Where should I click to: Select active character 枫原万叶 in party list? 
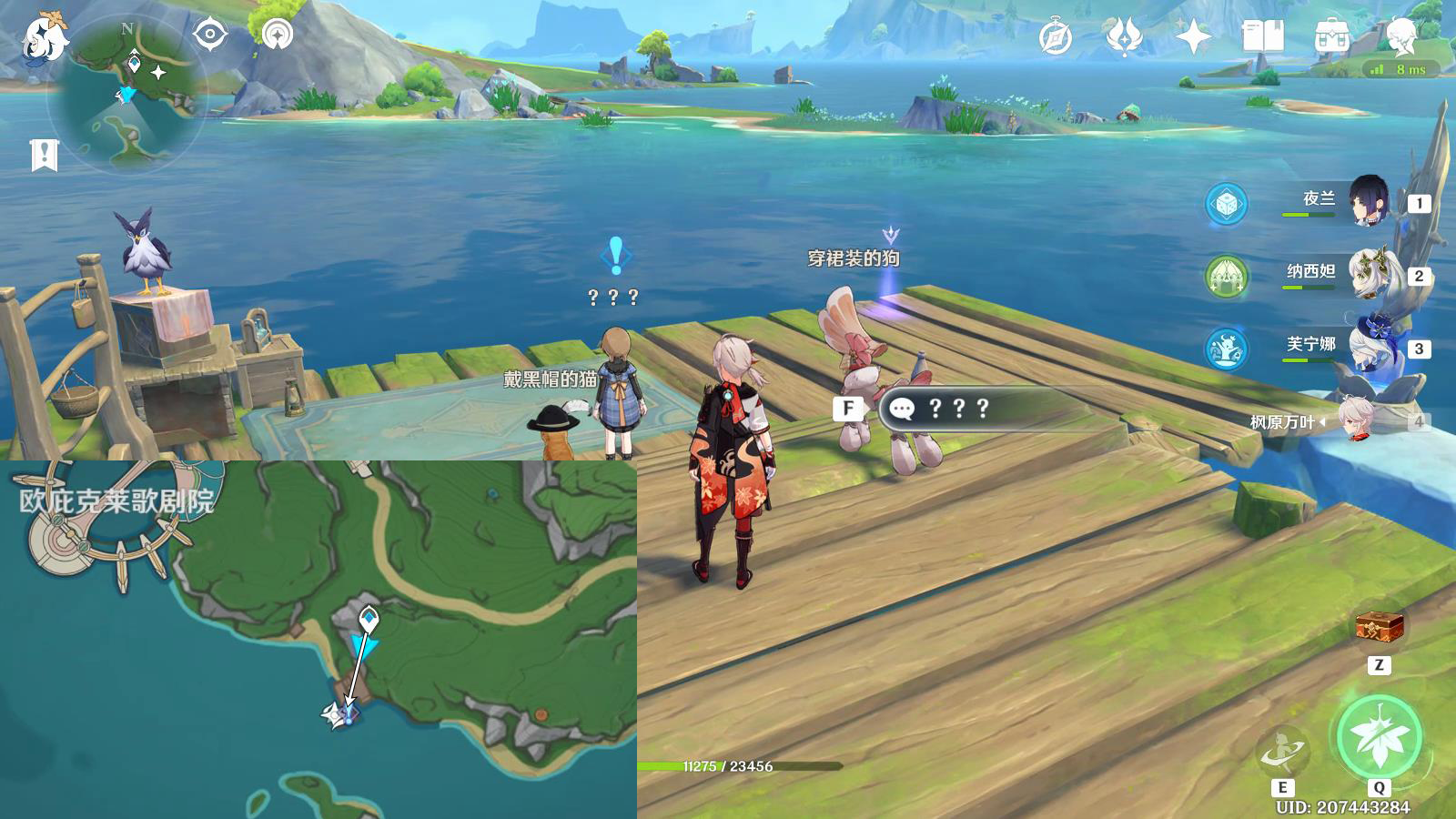pos(1356,420)
